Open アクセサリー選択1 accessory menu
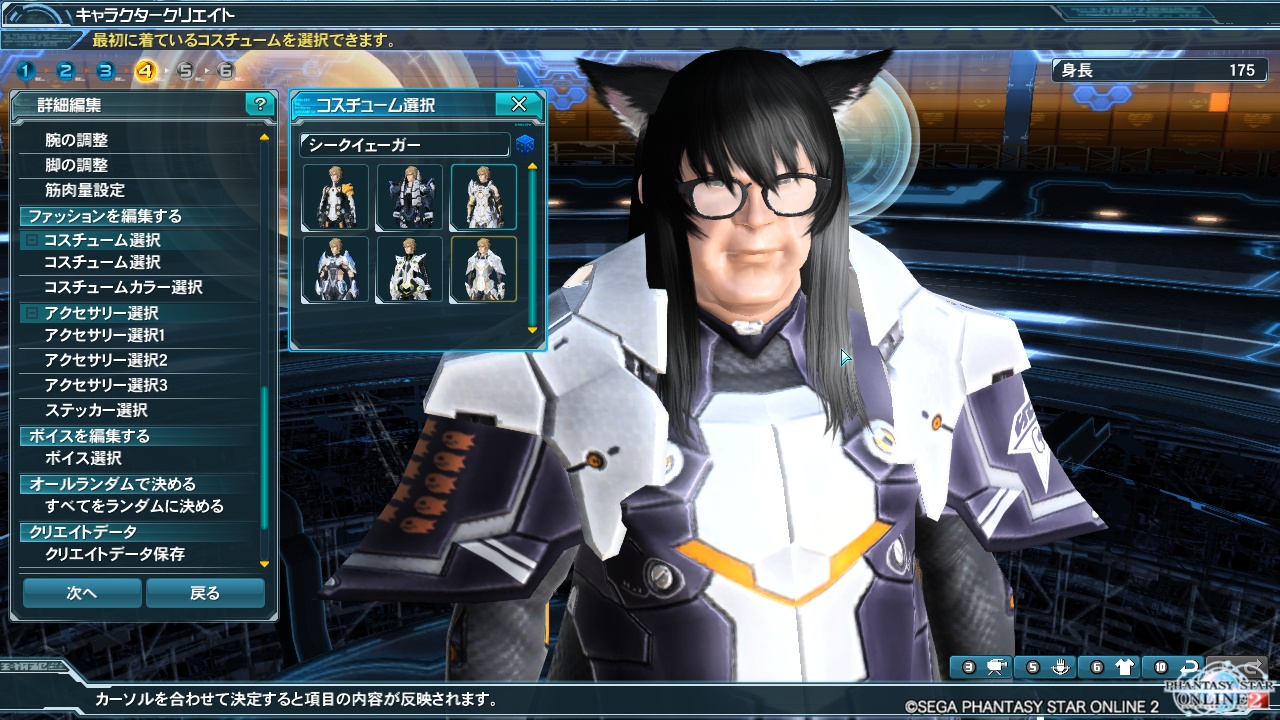The image size is (1280, 720). pos(105,336)
